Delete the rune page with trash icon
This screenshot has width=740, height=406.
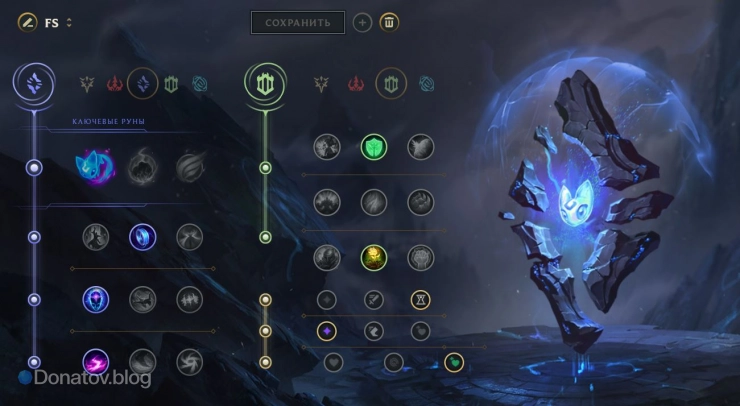click(x=390, y=22)
